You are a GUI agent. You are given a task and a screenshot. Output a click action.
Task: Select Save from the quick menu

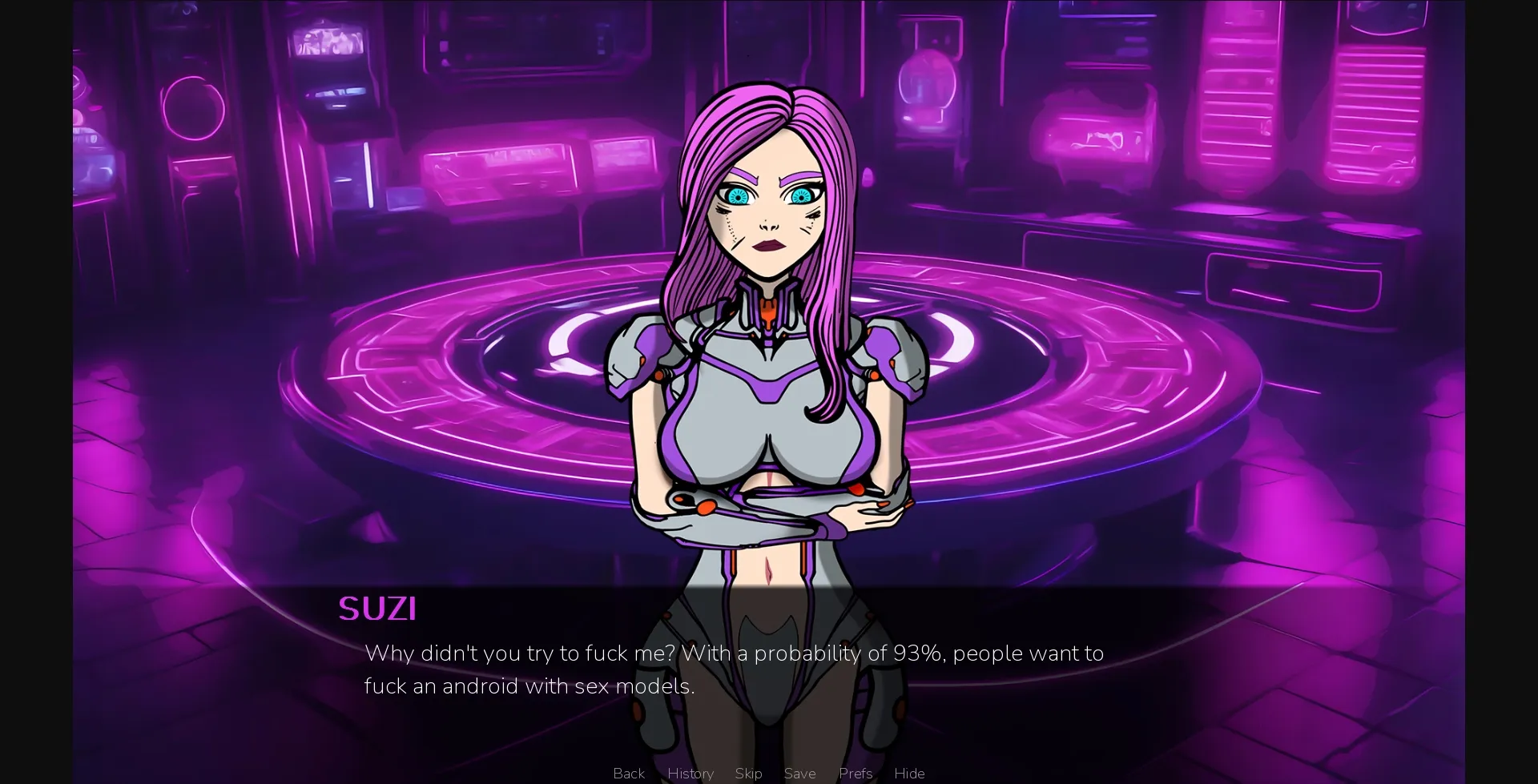pos(800,773)
